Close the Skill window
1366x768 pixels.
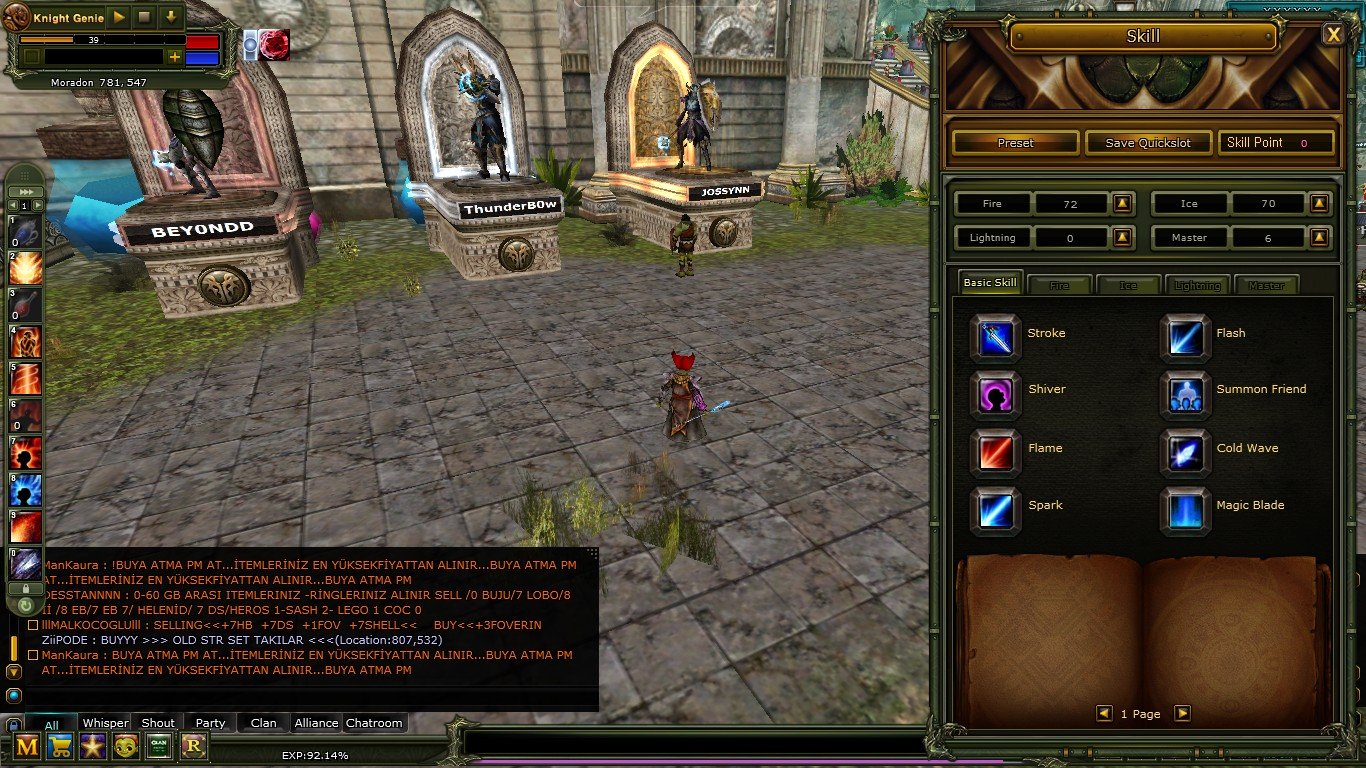pyautogui.click(x=1333, y=35)
